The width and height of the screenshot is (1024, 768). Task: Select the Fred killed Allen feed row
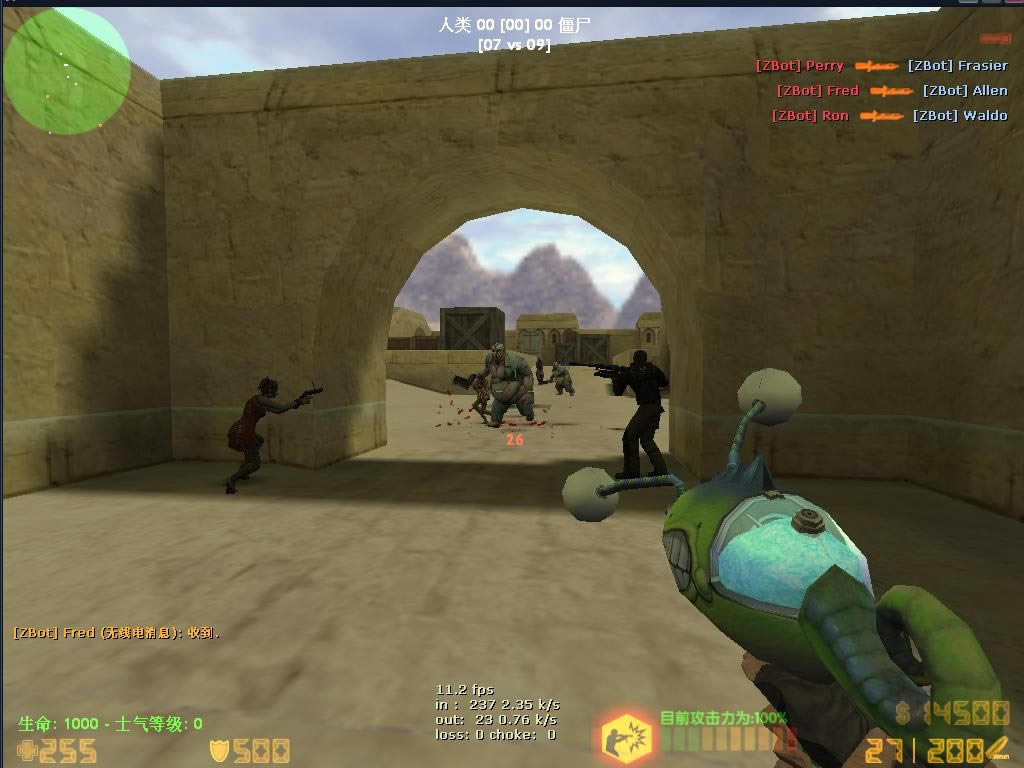point(892,91)
